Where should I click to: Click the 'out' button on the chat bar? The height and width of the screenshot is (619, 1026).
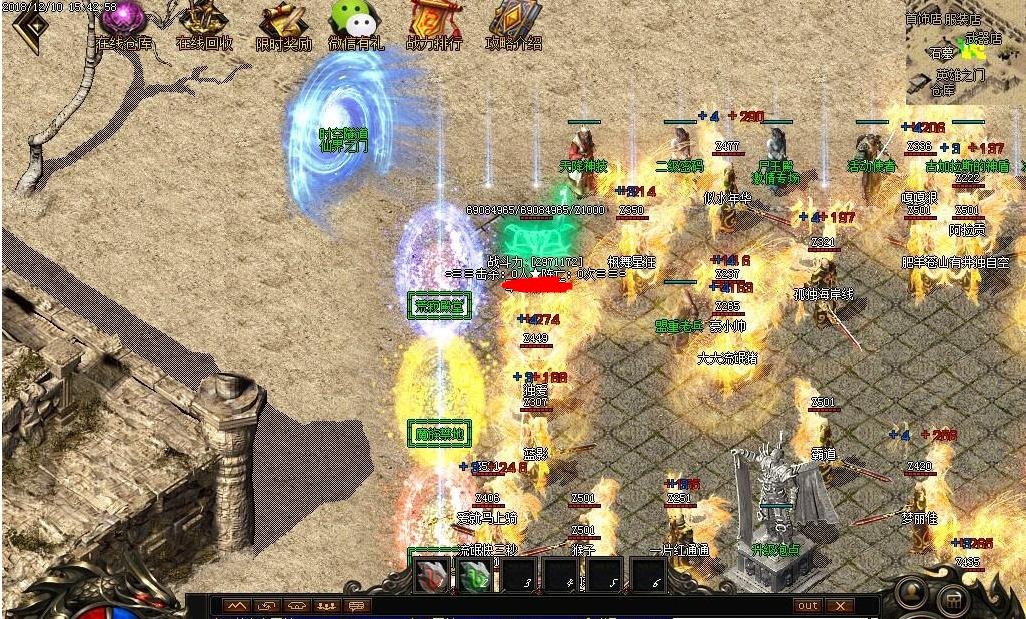pos(807,606)
